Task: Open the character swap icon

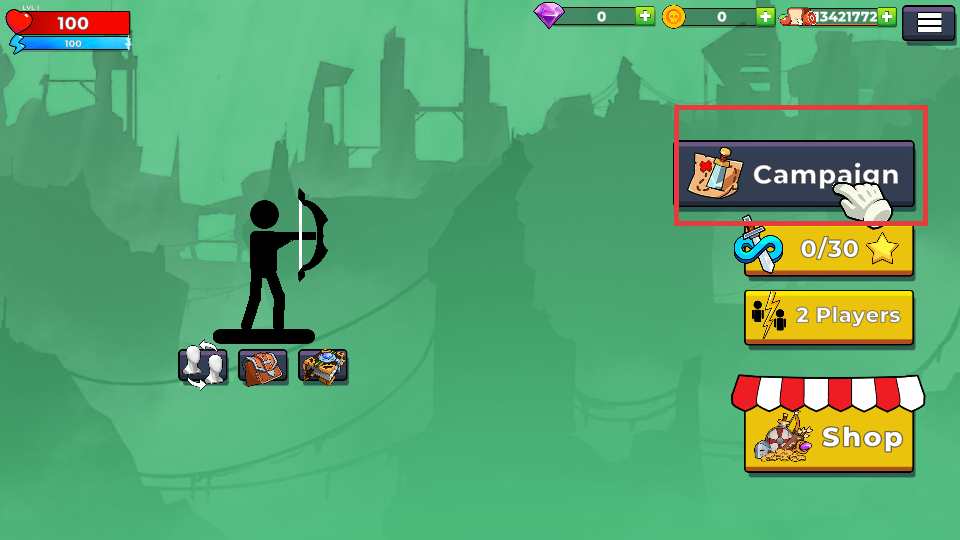Action: point(202,366)
